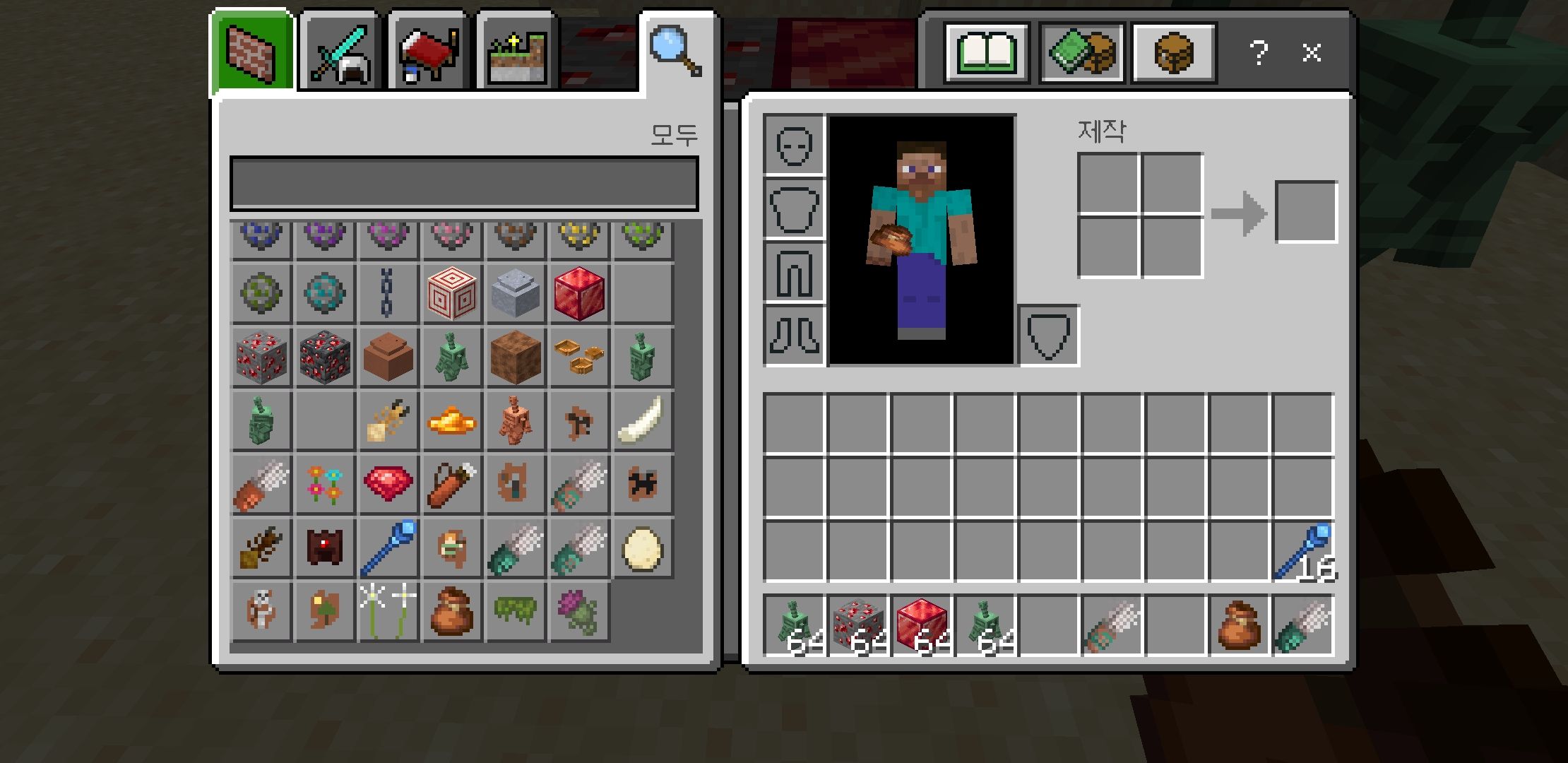Switch to the Nature grass block tab
1568x763 pixels.
[x=518, y=54]
